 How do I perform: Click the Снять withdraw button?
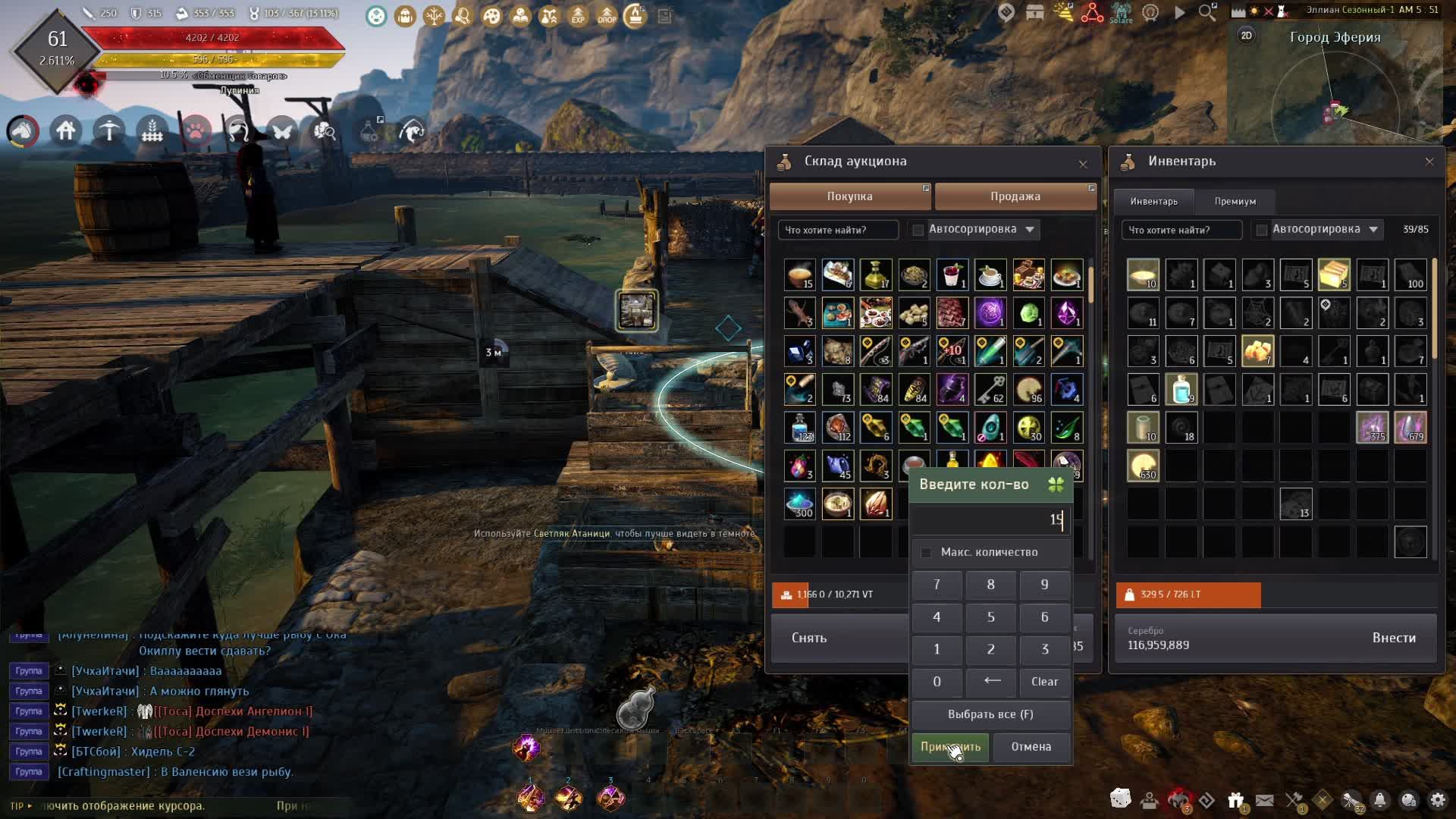[x=809, y=639]
